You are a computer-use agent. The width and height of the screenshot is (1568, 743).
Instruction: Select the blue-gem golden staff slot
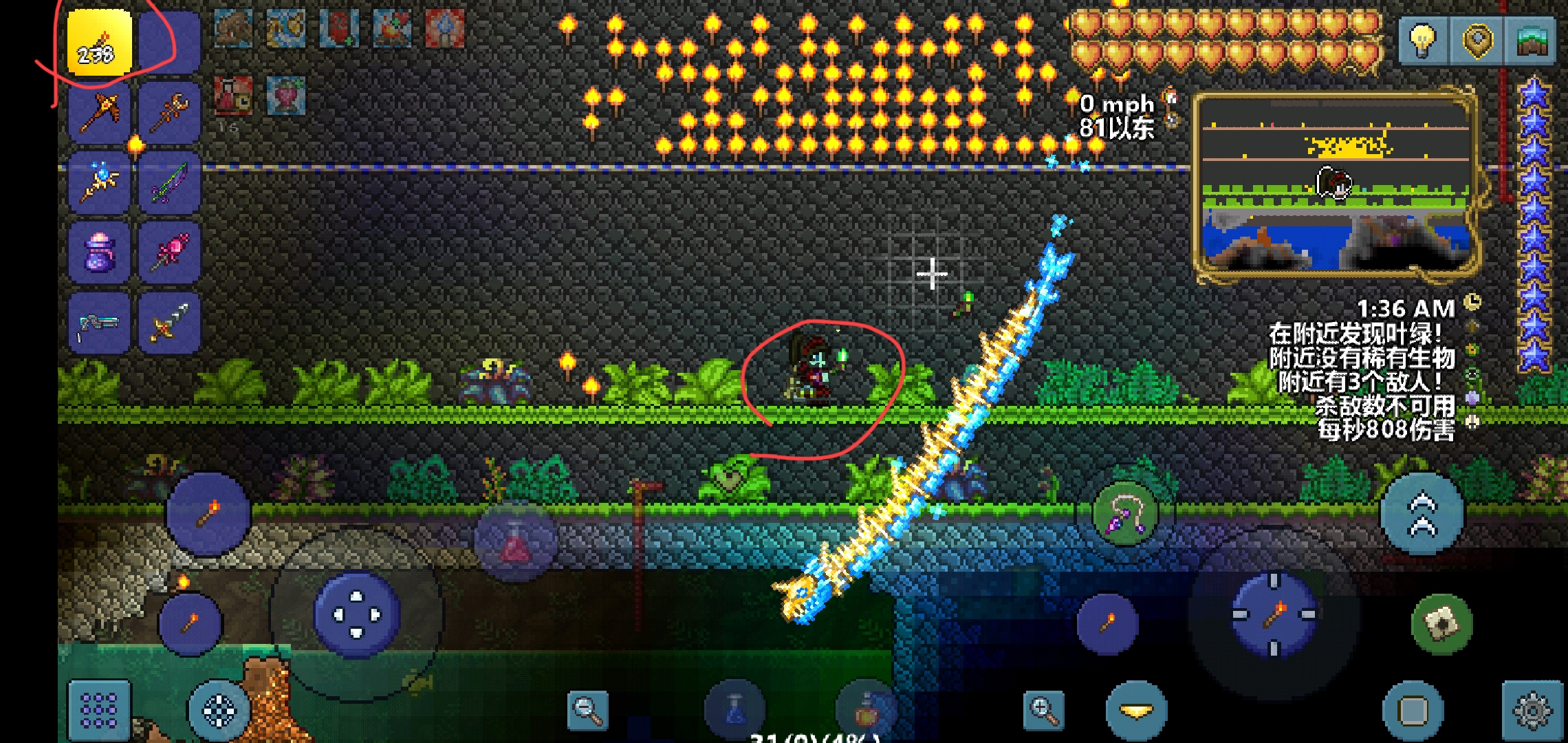(x=99, y=183)
